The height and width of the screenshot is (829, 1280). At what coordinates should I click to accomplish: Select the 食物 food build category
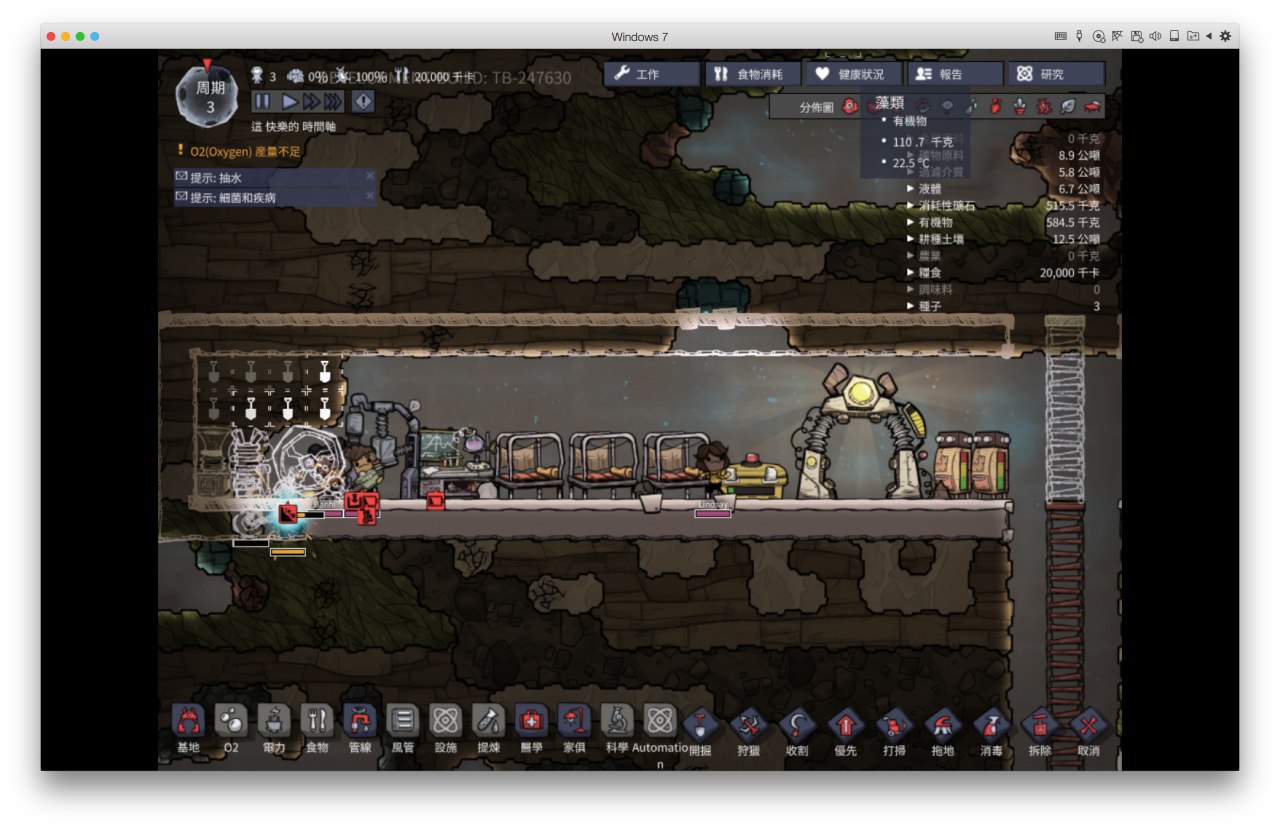[317, 727]
